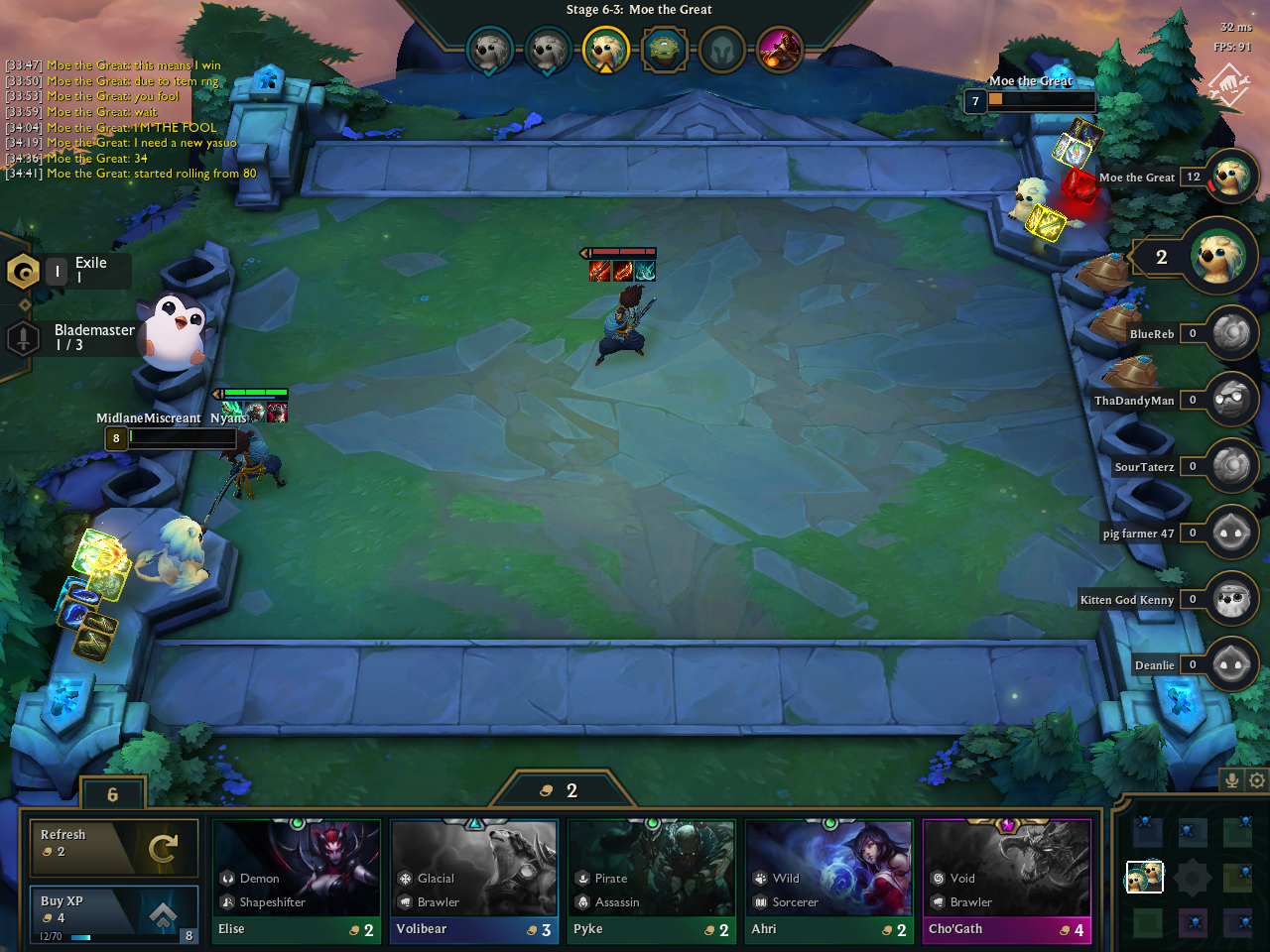The height and width of the screenshot is (952, 1270).
Task: Click the Void trait icon on Cho'Gath's card
Action: tap(938, 878)
